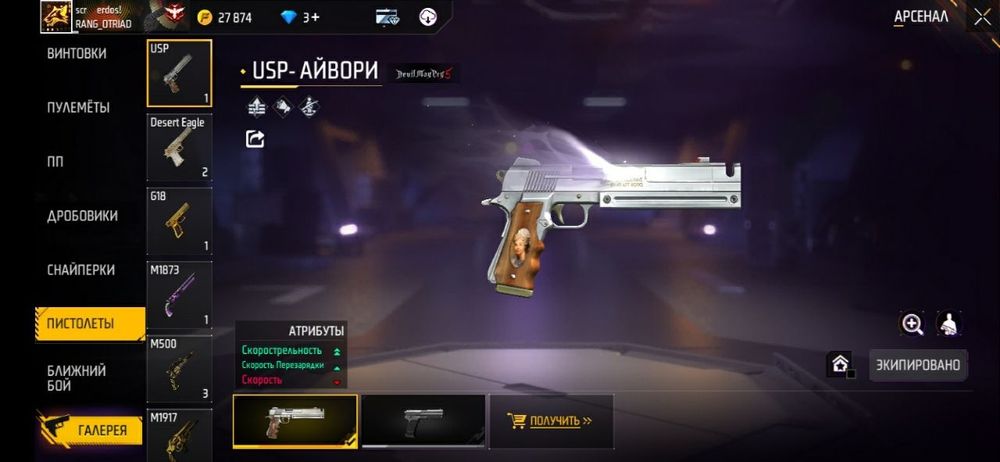Screen dimensions: 1000x462
Task: Zoom in with the magnifier button
Action: tap(912, 324)
